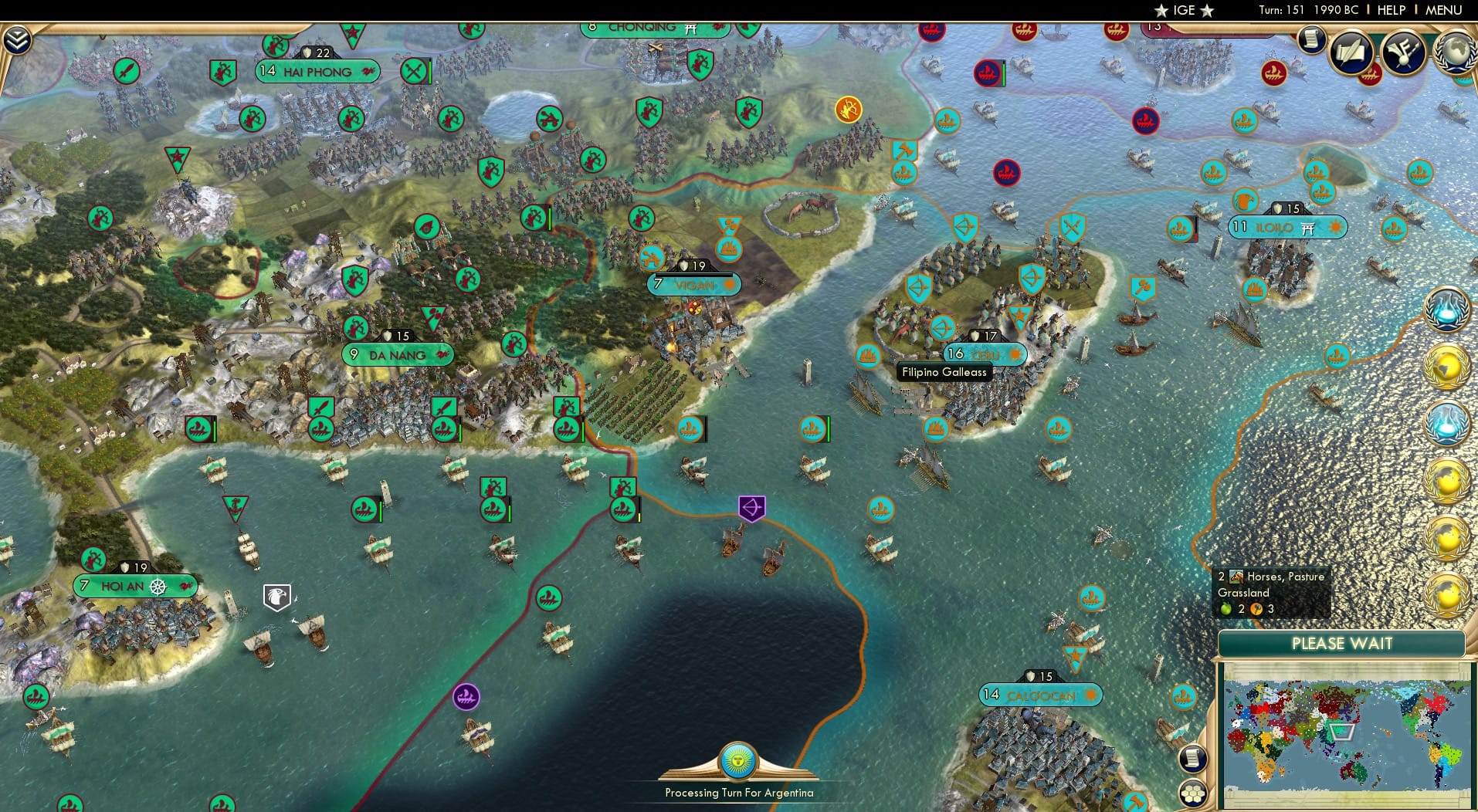Open HELP from the top bar
The width and height of the screenshot is (1478, 812).
point(1391,10)
